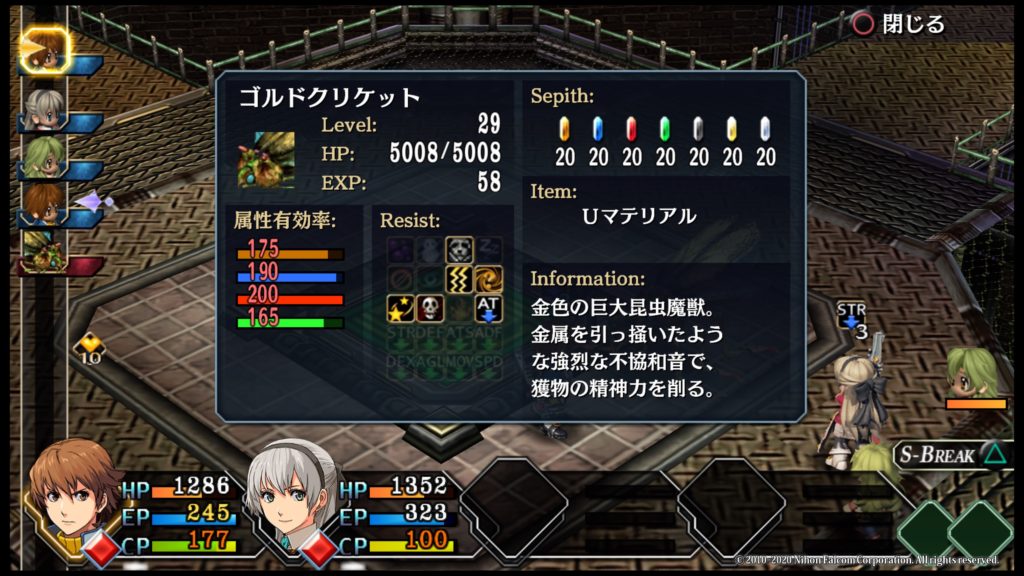Click the red sepith crystal icon
This screenshot has height=576, width=1024.
tap(631, 129)
